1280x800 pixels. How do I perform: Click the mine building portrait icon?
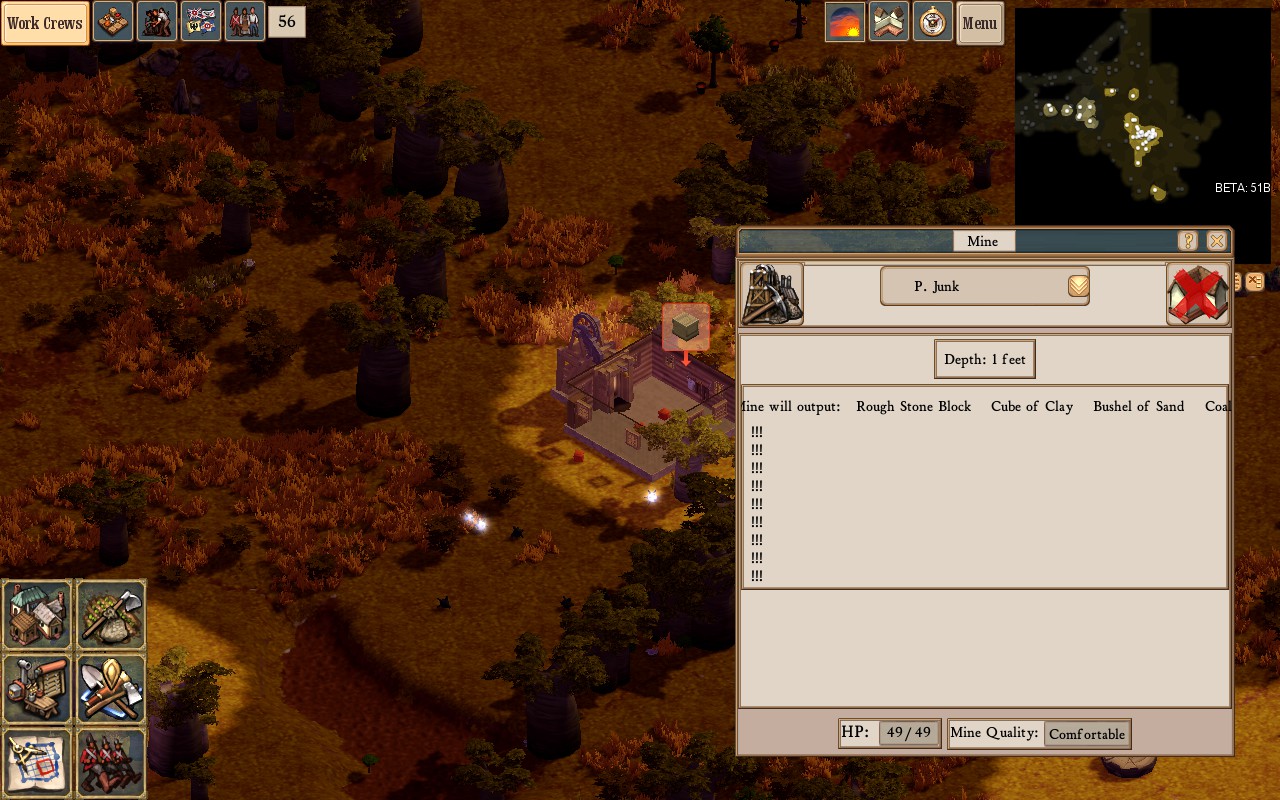click(772, 294)
